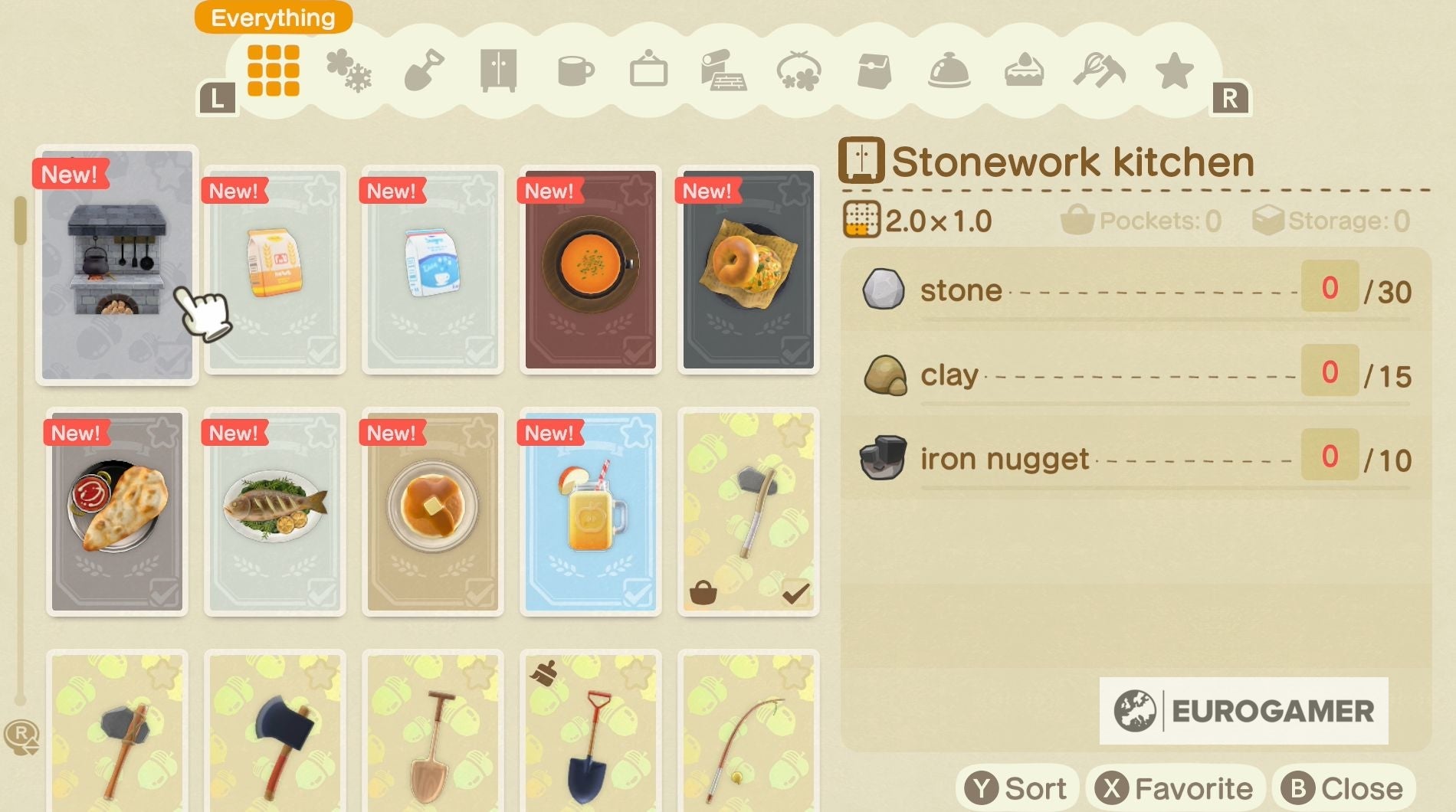The width and height of the screenshot is (1456, 812).
Task: Click the Everything category label
Action: coord(272,17)
